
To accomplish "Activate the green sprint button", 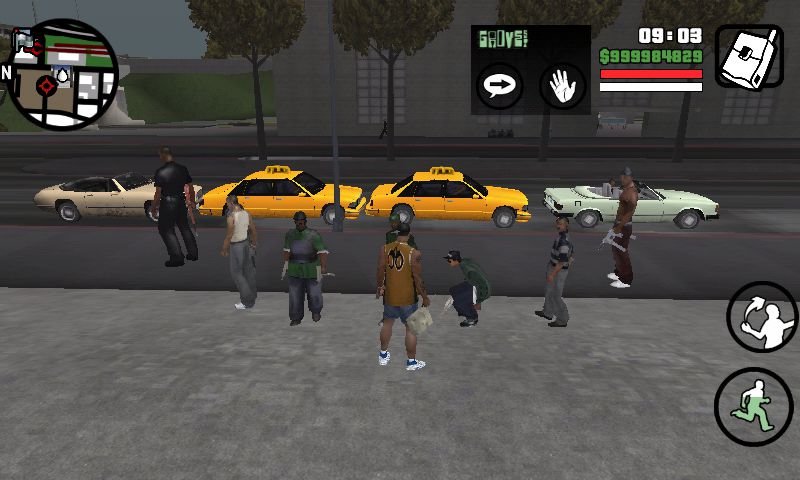I will 752,406.
